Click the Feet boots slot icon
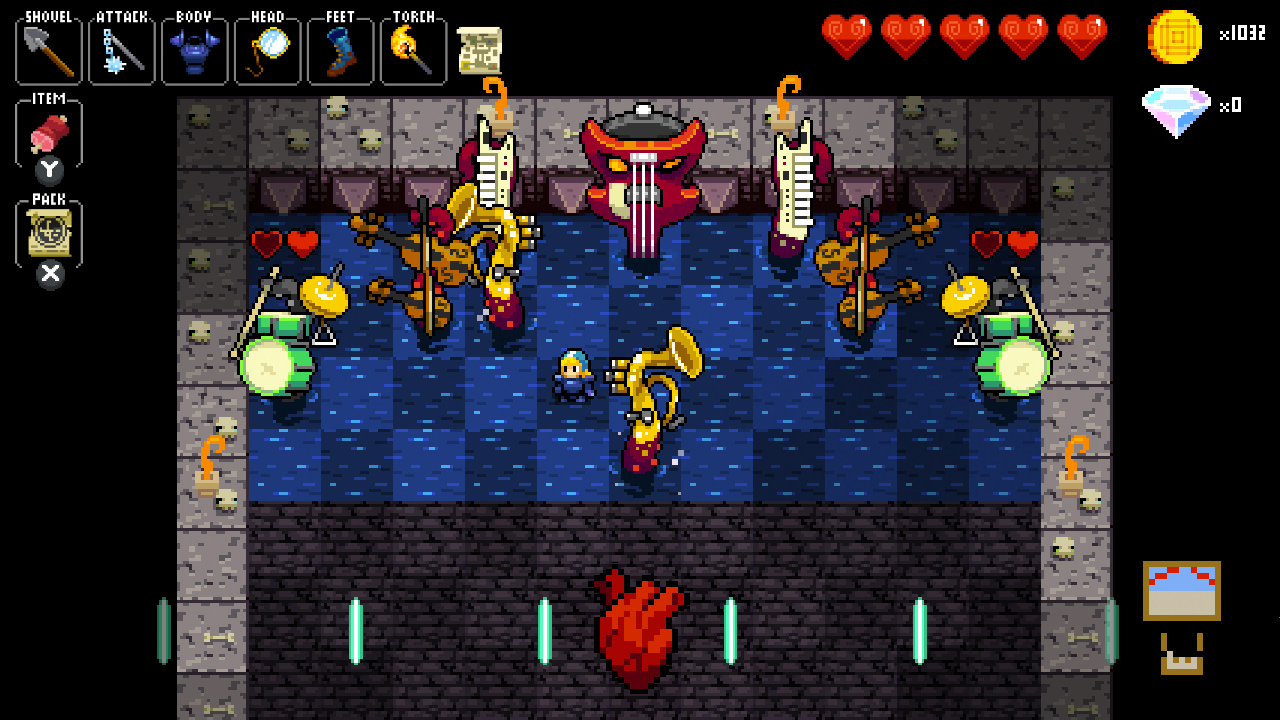Screen dimensions: 1280x720 click(340, 49)
